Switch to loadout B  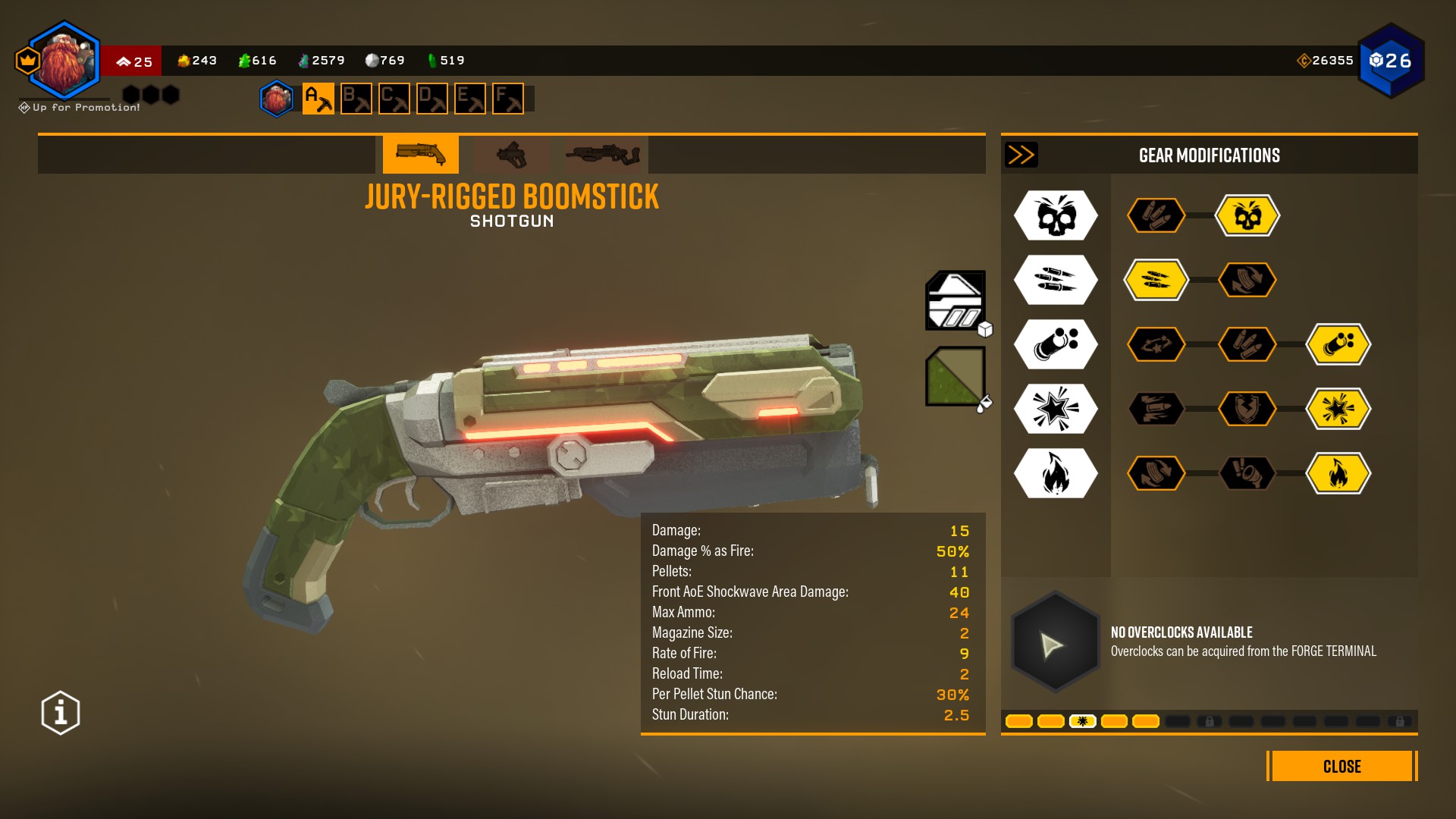pos(356,99)
